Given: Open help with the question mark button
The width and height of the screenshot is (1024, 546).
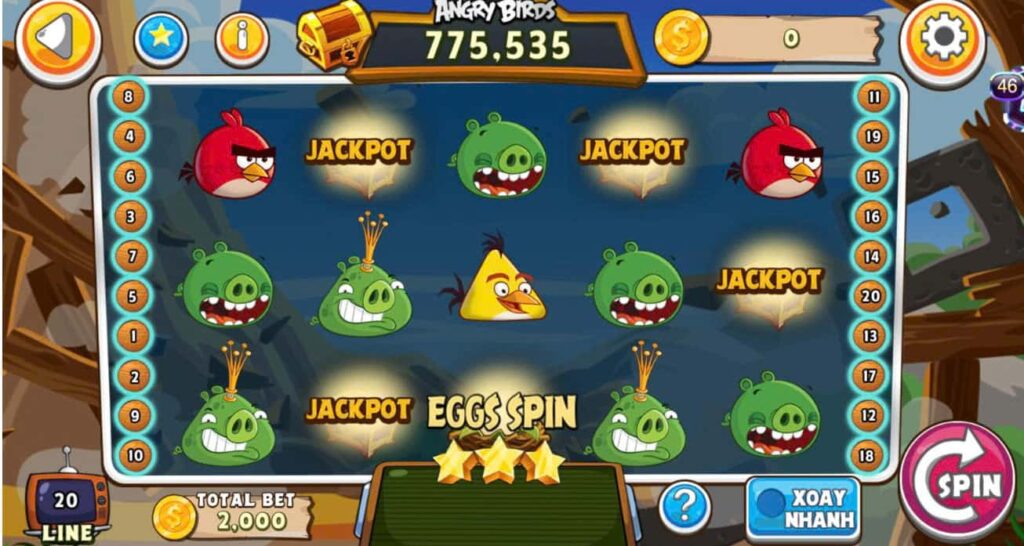Looking at the screenshot, I should tap(685, 507).
